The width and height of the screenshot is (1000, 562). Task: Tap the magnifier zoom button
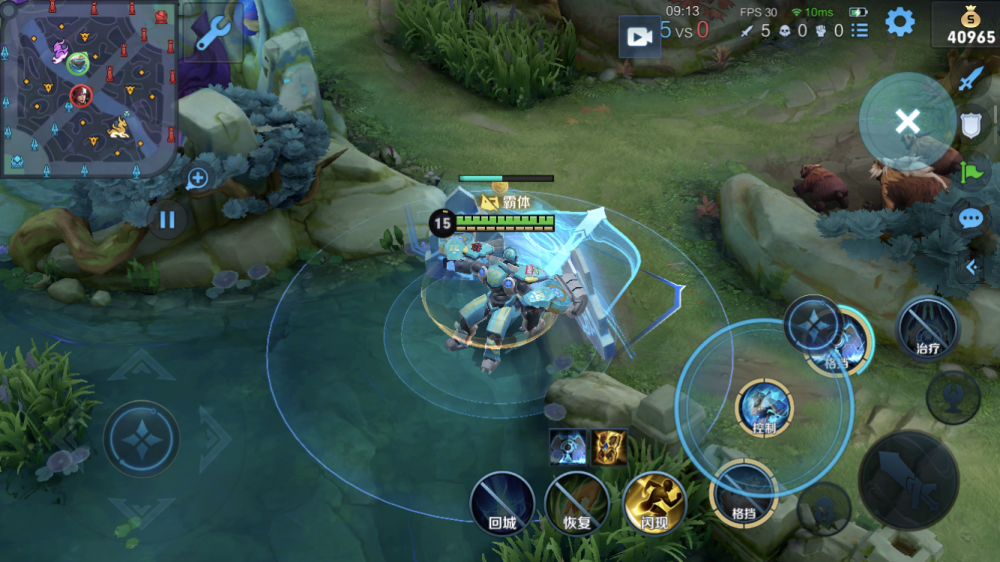[197, 179]
